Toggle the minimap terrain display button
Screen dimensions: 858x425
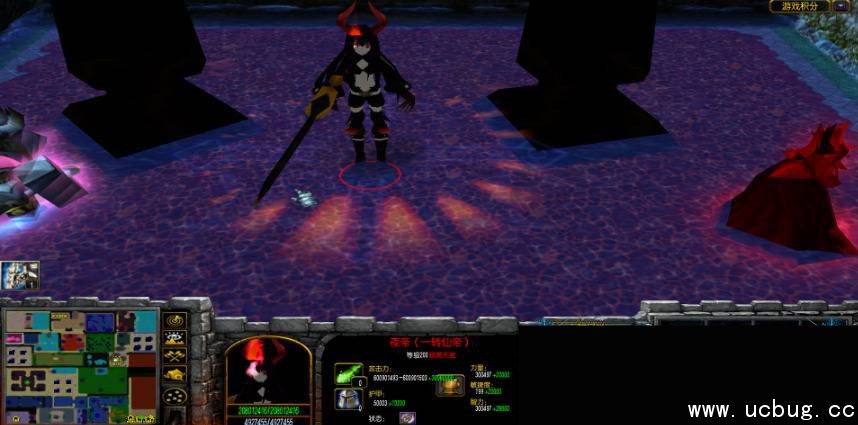(175, 339)
